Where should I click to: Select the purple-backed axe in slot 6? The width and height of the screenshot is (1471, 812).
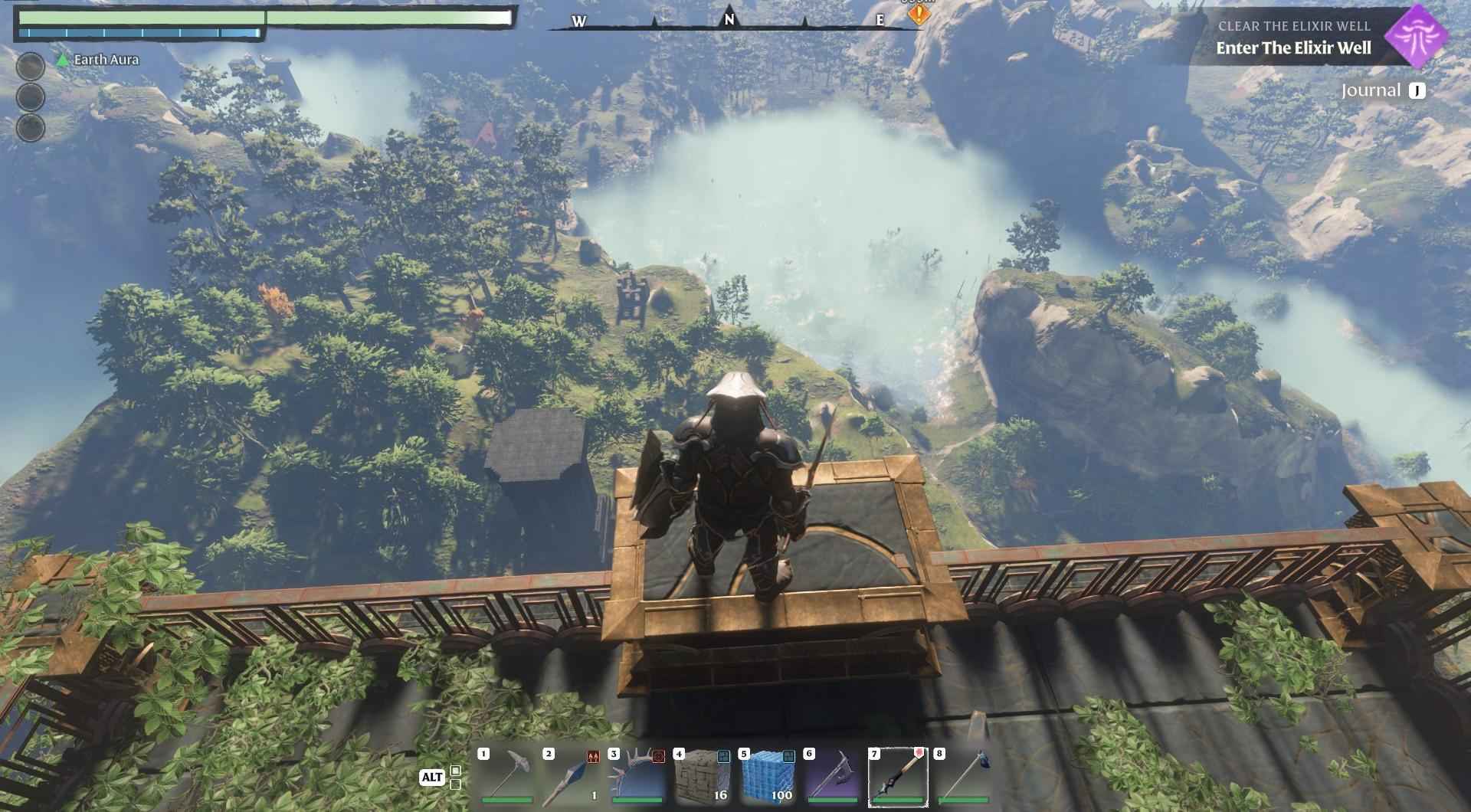pos(833,777)
